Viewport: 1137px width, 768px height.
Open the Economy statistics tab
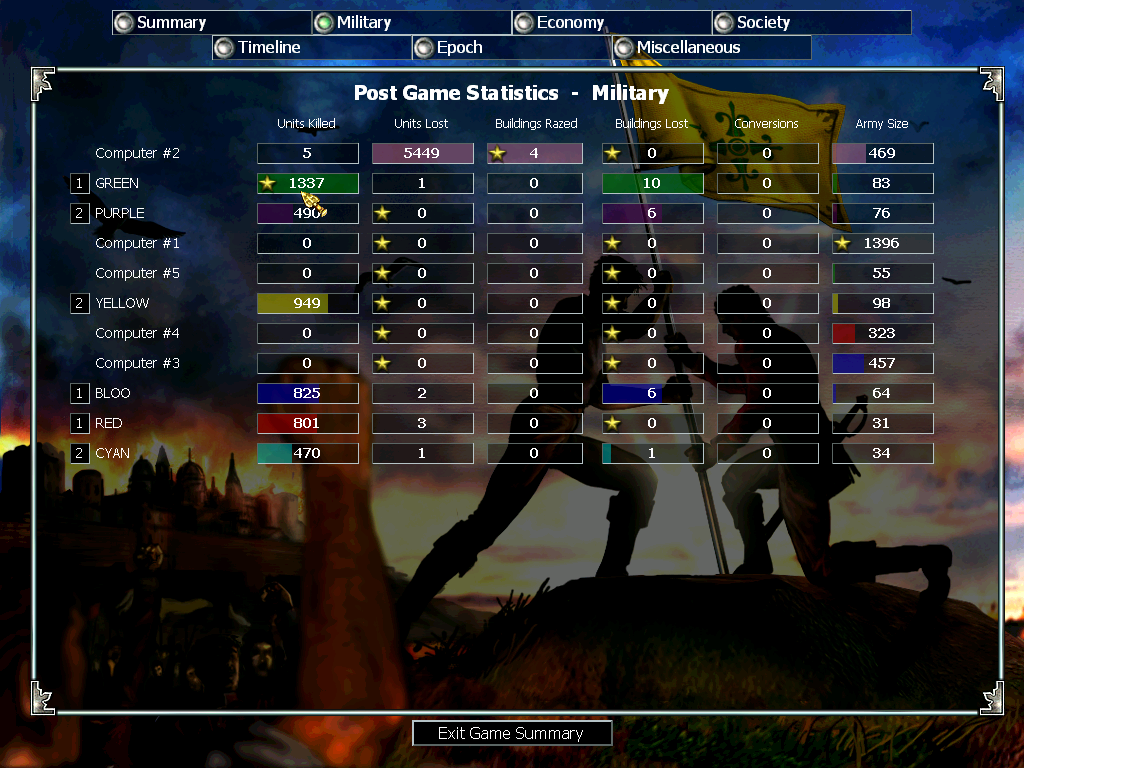pos(611,23)
